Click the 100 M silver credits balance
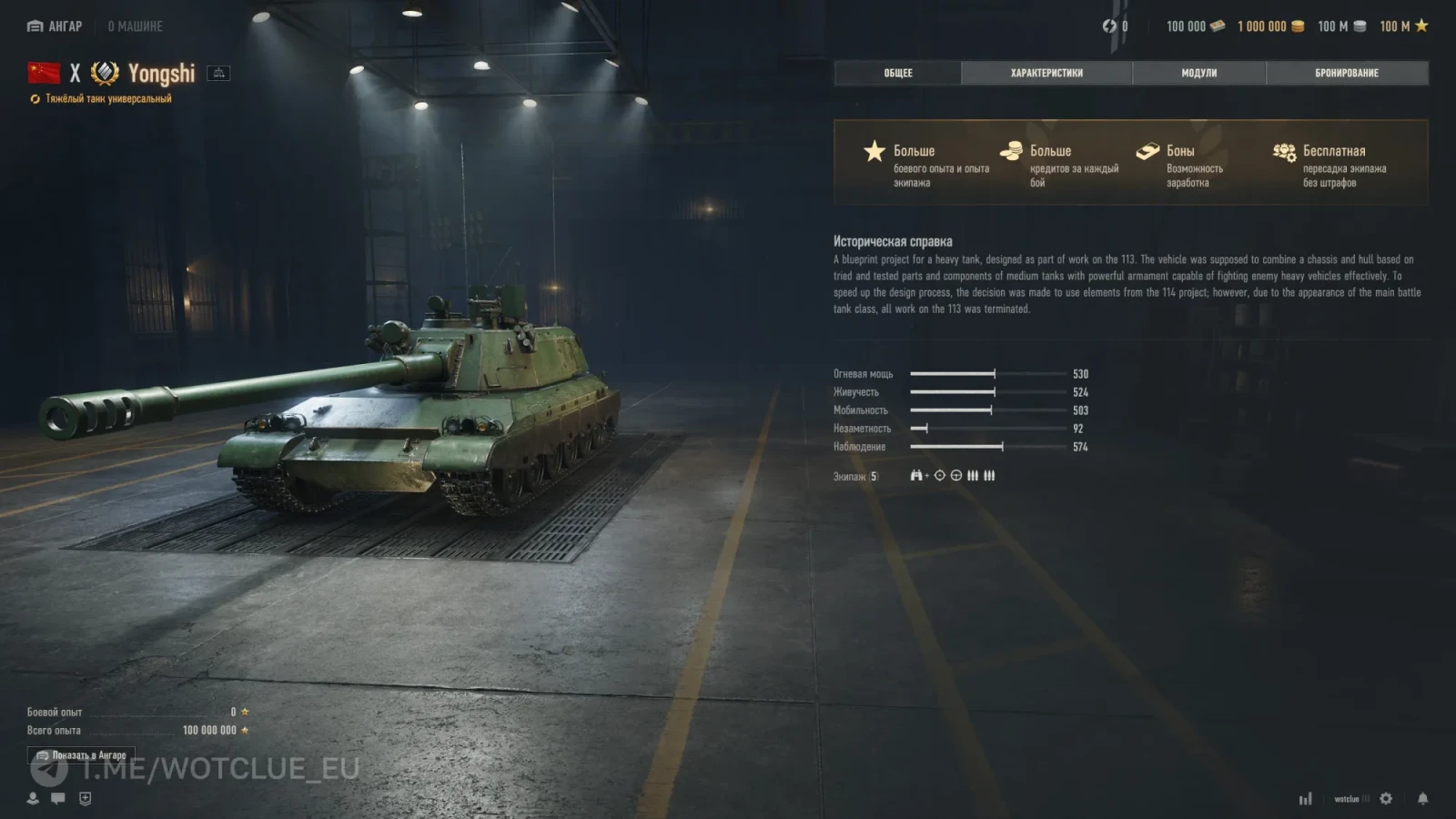 [1341, 26]
